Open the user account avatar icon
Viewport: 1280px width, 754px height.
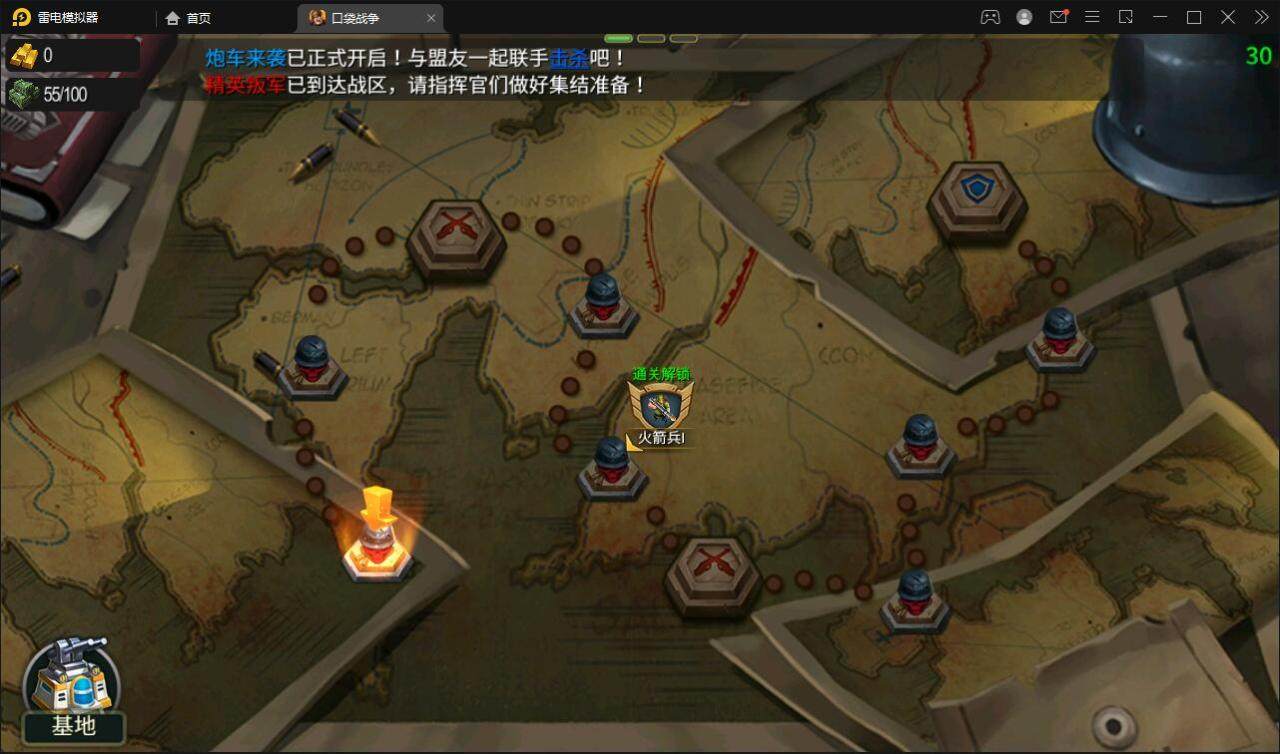1022,17
